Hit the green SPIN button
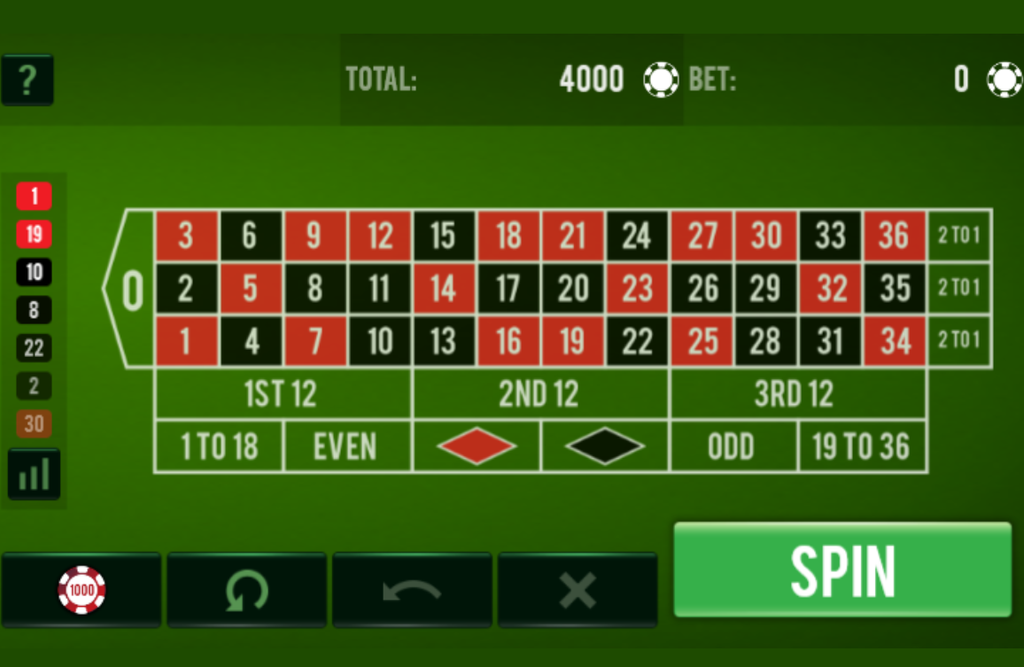Viewport: 1024px width, 667px height. [842, 570]
